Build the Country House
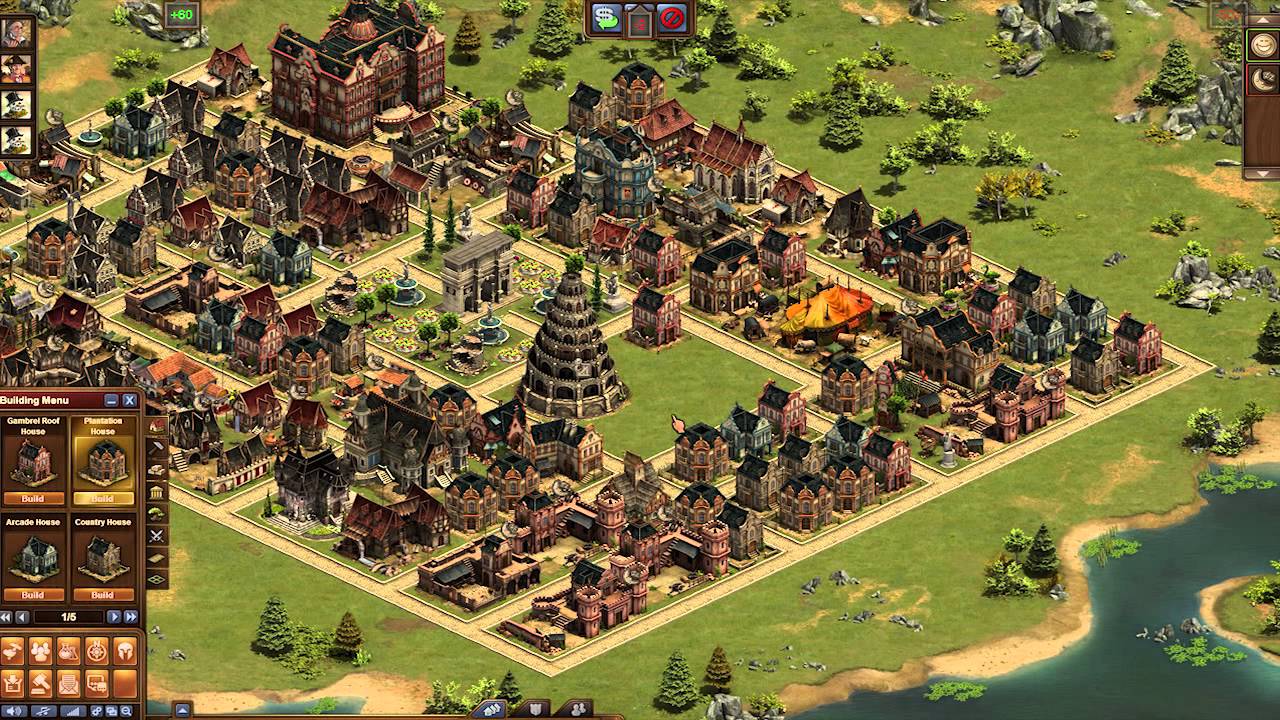This screenshot has height=720, width=1280. pyautogui.click(x=102, y=595)
